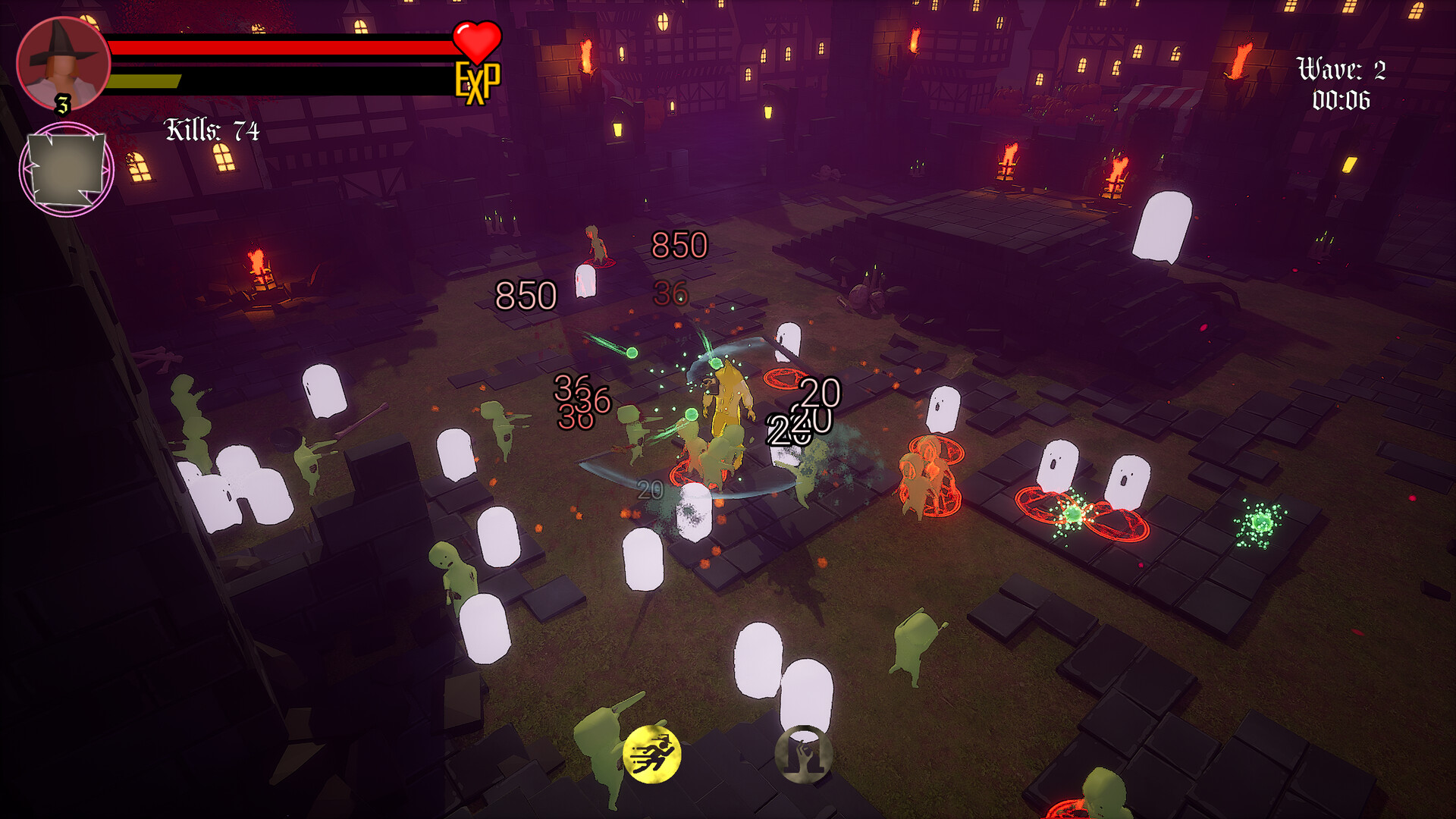The image size is (1456, 819).
Task: Activate the yellow dash ability icon
Action: click(x=654, y=755)
